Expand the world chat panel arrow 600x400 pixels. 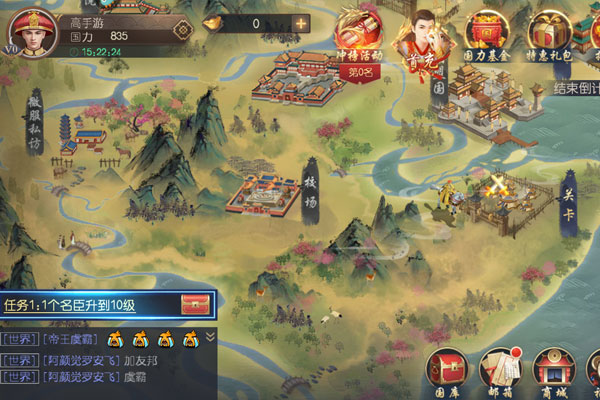(210, 336)
